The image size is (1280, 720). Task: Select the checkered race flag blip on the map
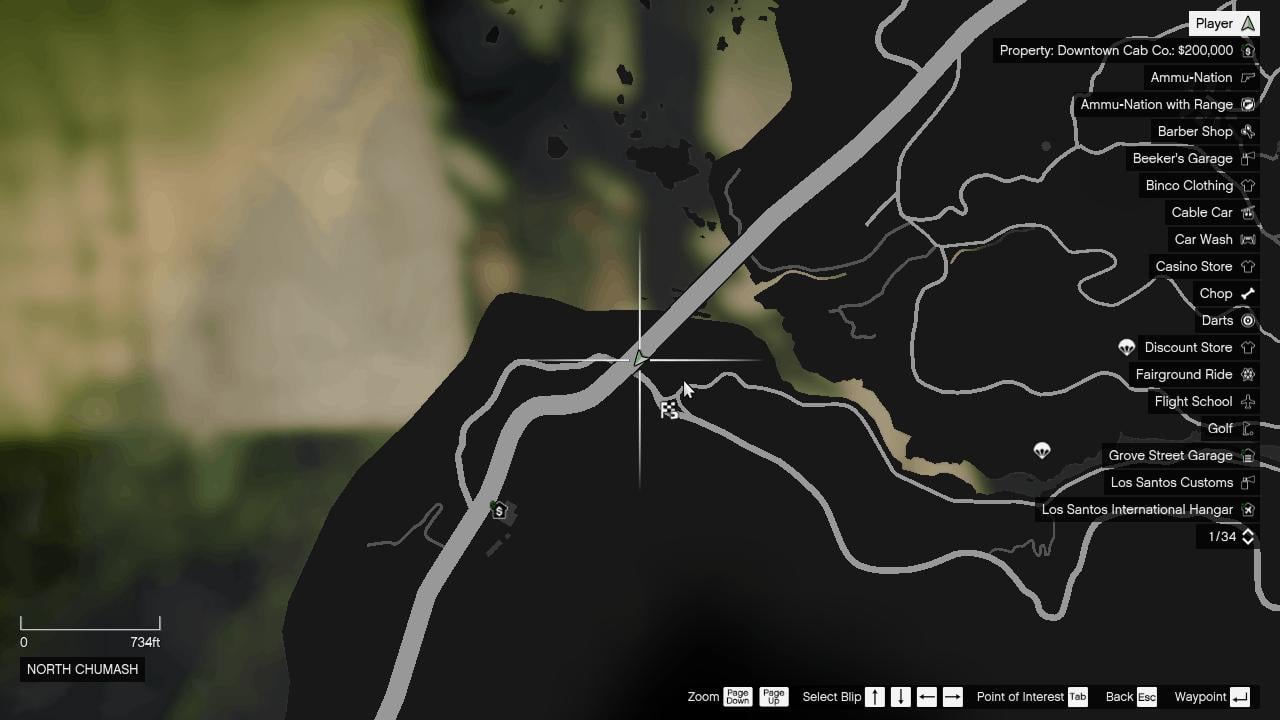(668, 408)
